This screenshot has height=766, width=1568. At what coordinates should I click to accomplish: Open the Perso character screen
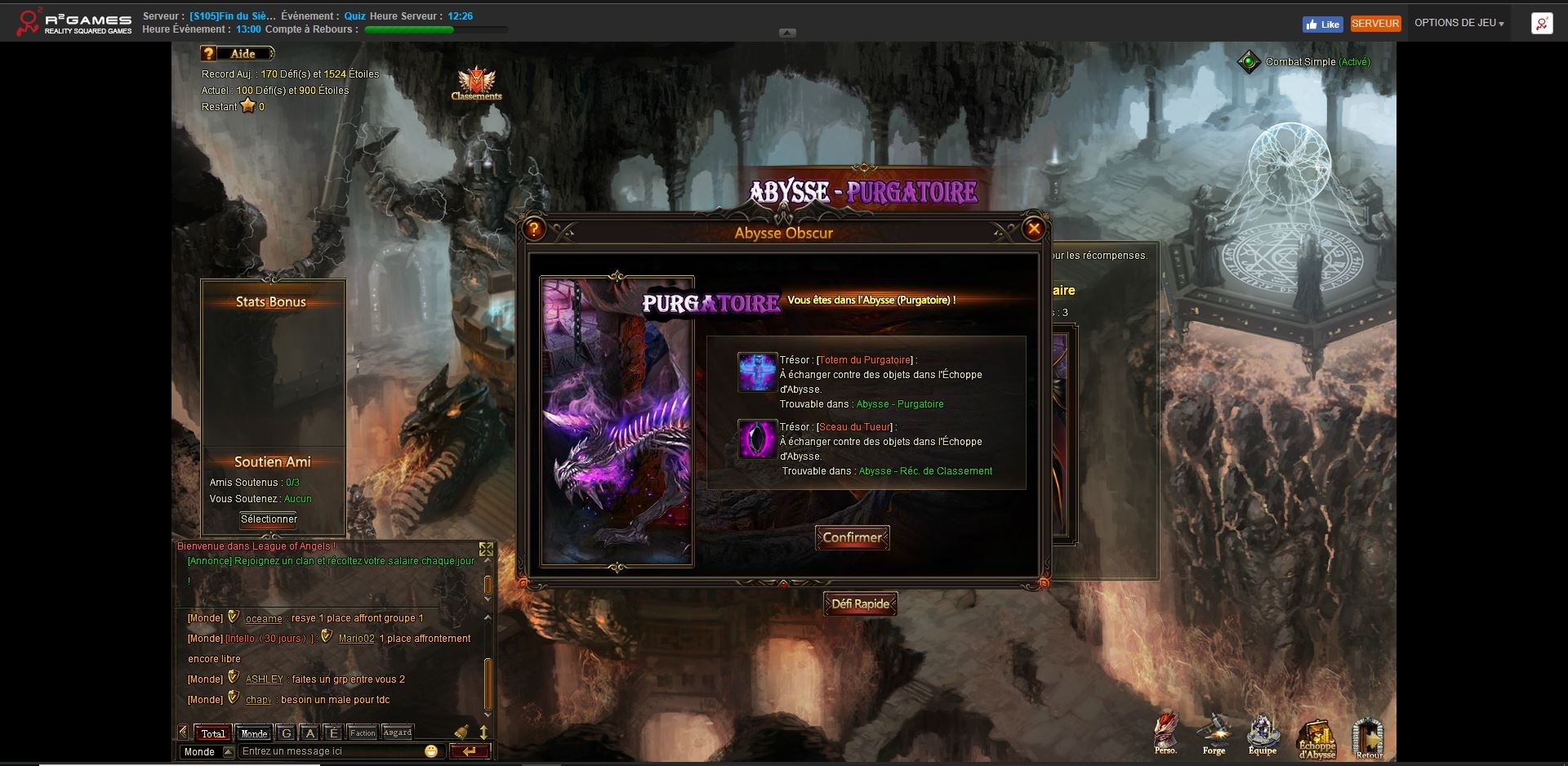coord(1165,733)
